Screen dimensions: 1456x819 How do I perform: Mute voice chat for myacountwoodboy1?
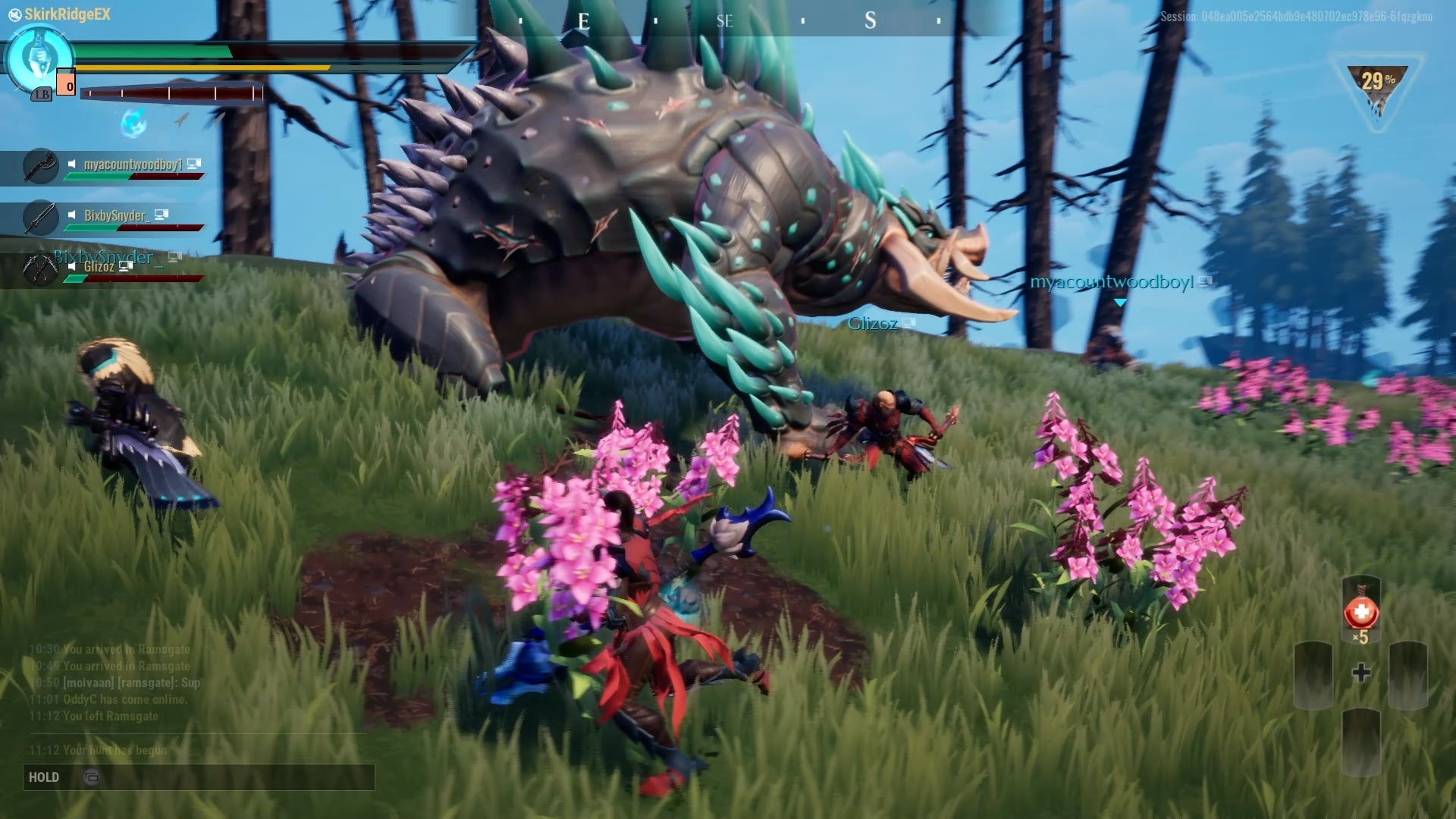(72, 164)
